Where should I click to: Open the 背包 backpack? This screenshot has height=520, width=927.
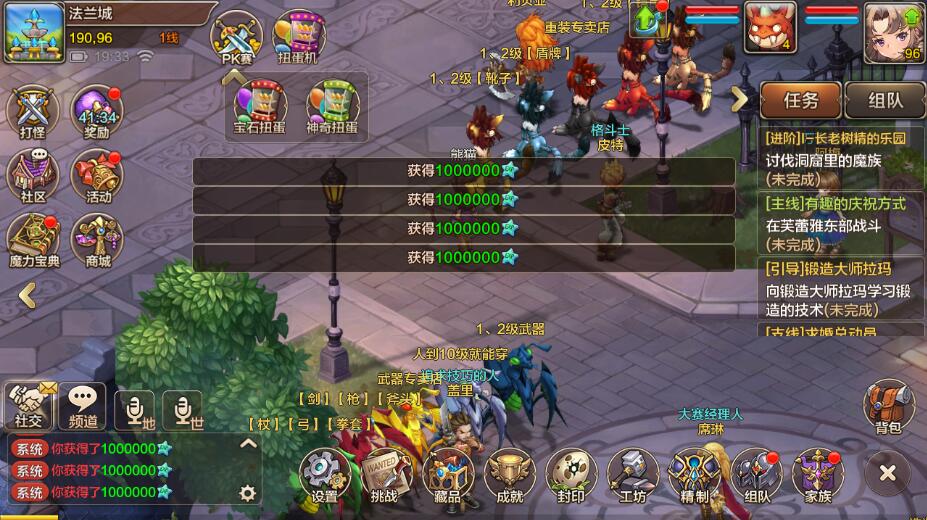[888, 408]
